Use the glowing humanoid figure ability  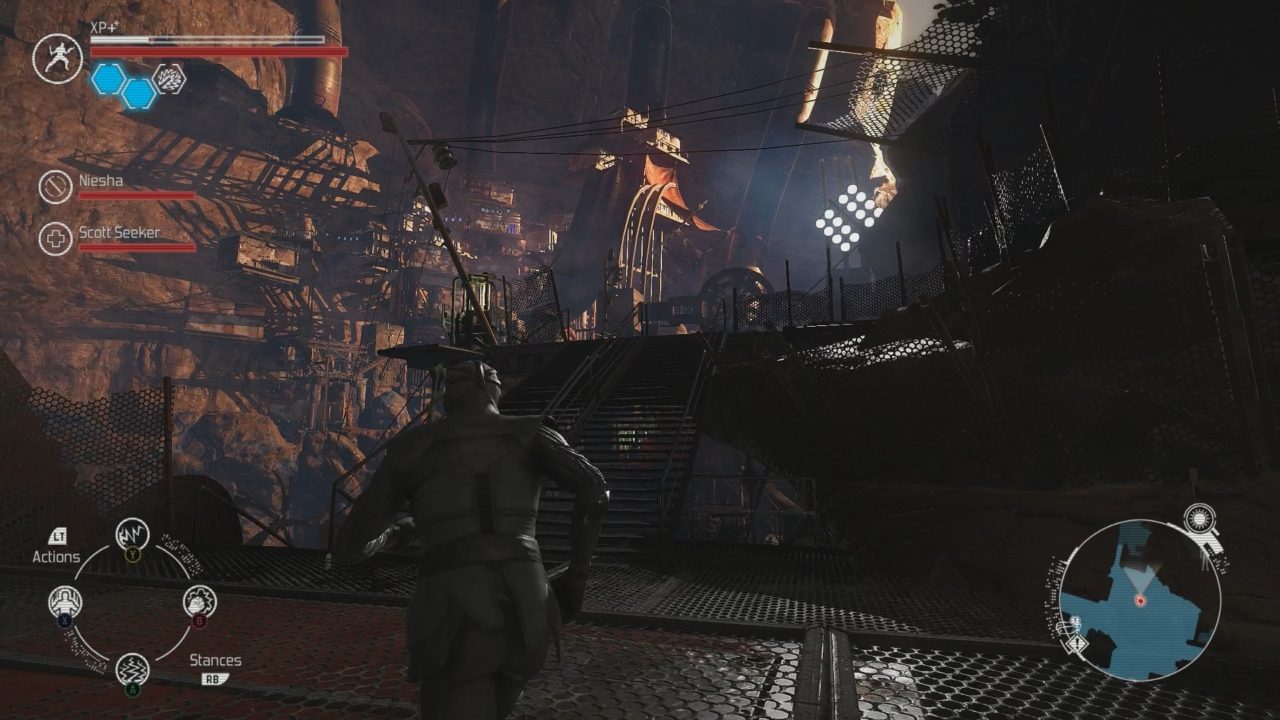[x=65, y=602]
